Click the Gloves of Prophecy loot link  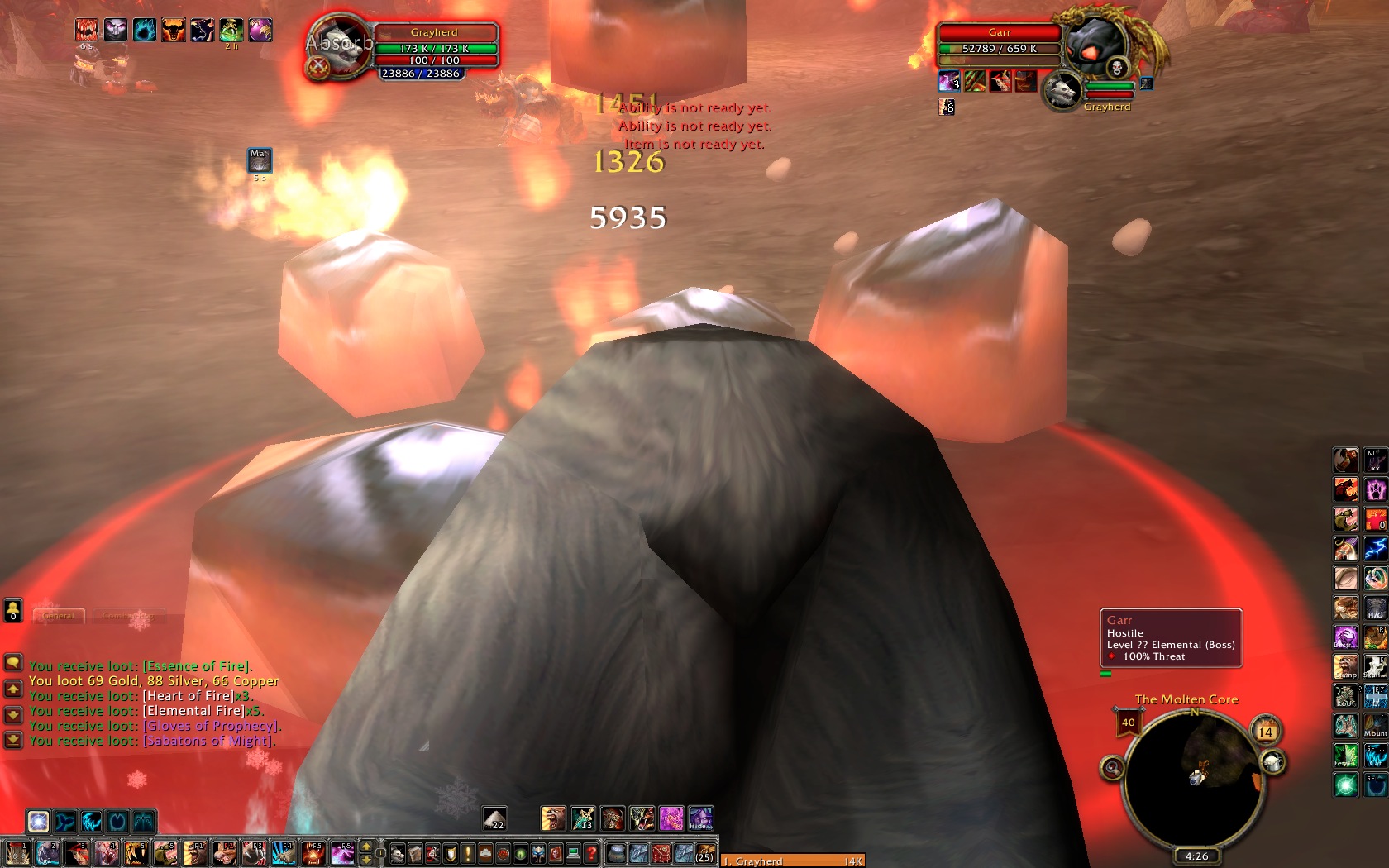point(210,726)
